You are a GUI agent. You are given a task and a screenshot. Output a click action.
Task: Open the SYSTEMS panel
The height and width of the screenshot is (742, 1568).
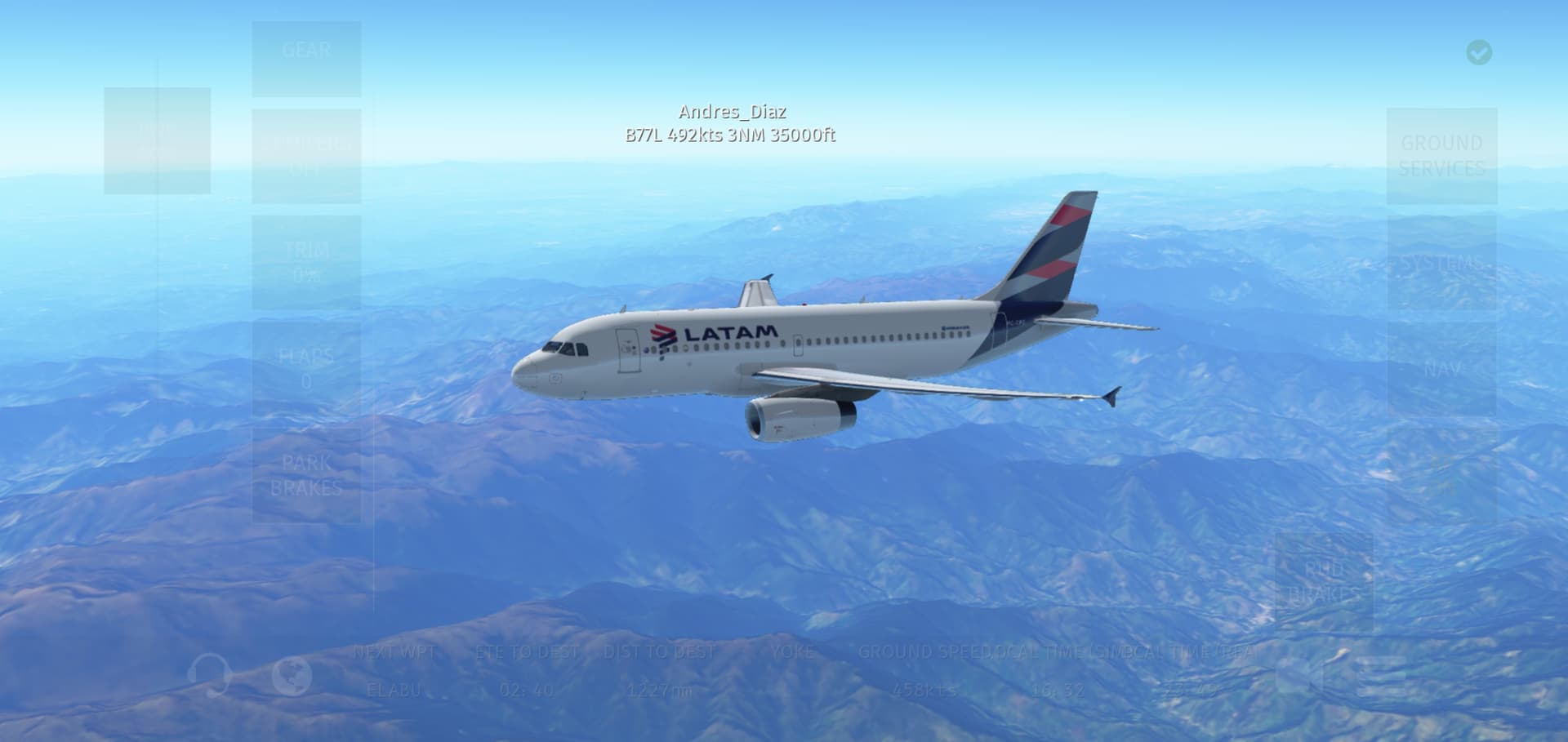1441,262
